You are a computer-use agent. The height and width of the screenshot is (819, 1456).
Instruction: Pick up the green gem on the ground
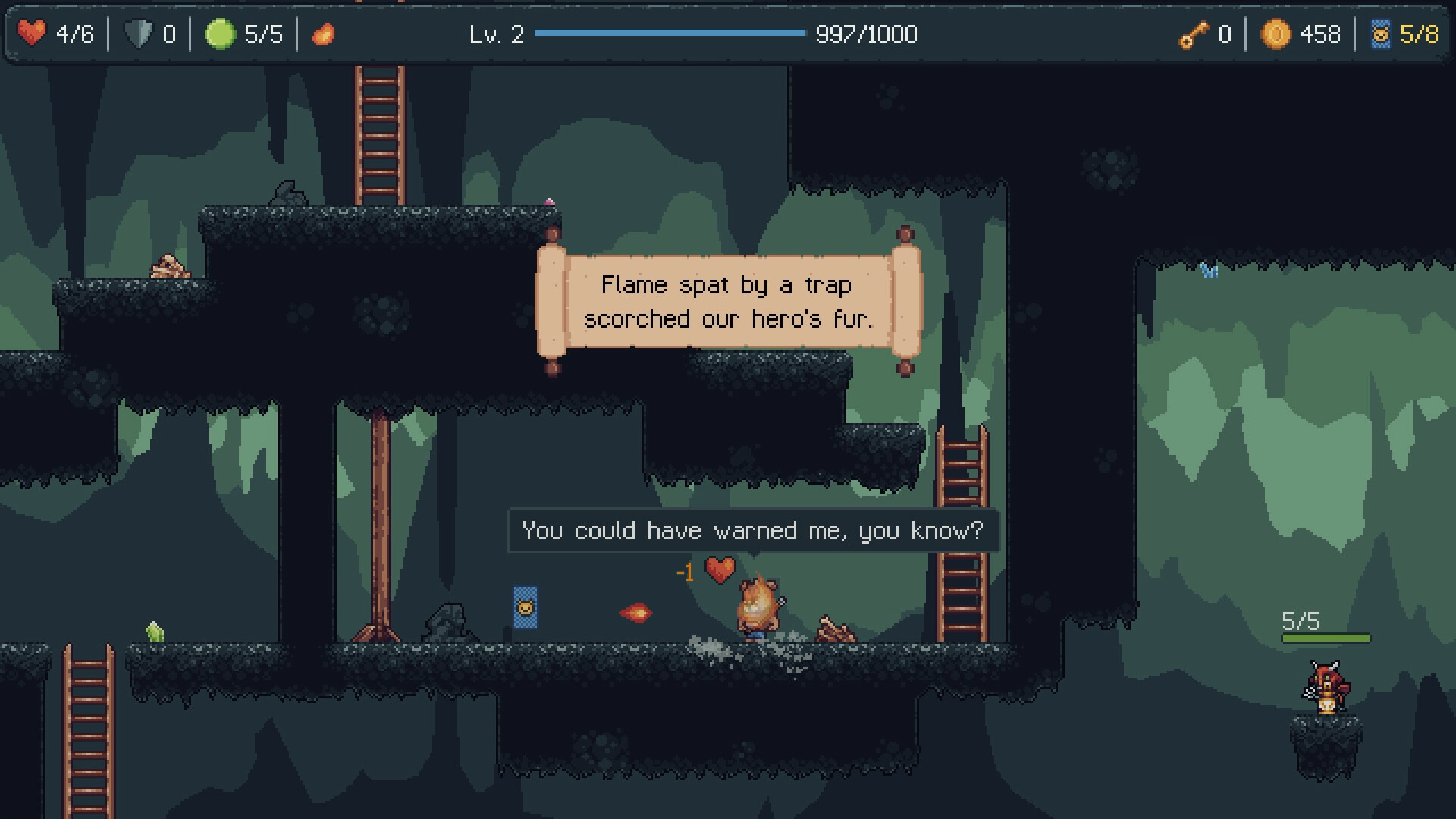pos(154,631)
